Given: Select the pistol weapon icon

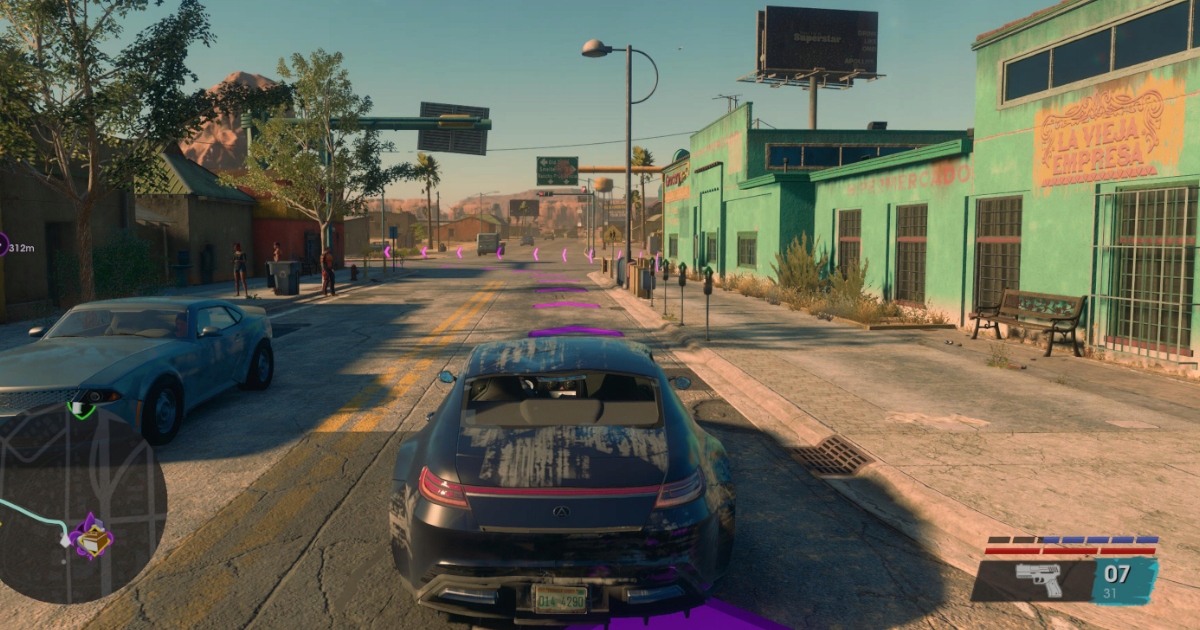Looking at the screenshot, I should (x=1039, y=580).
